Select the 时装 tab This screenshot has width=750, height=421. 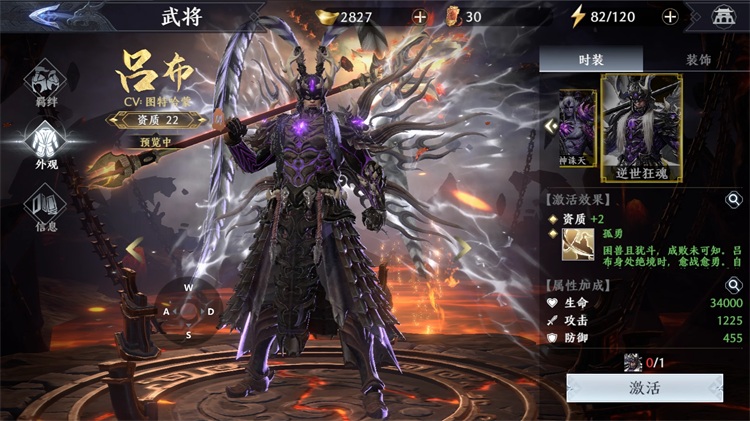[591, 60]
